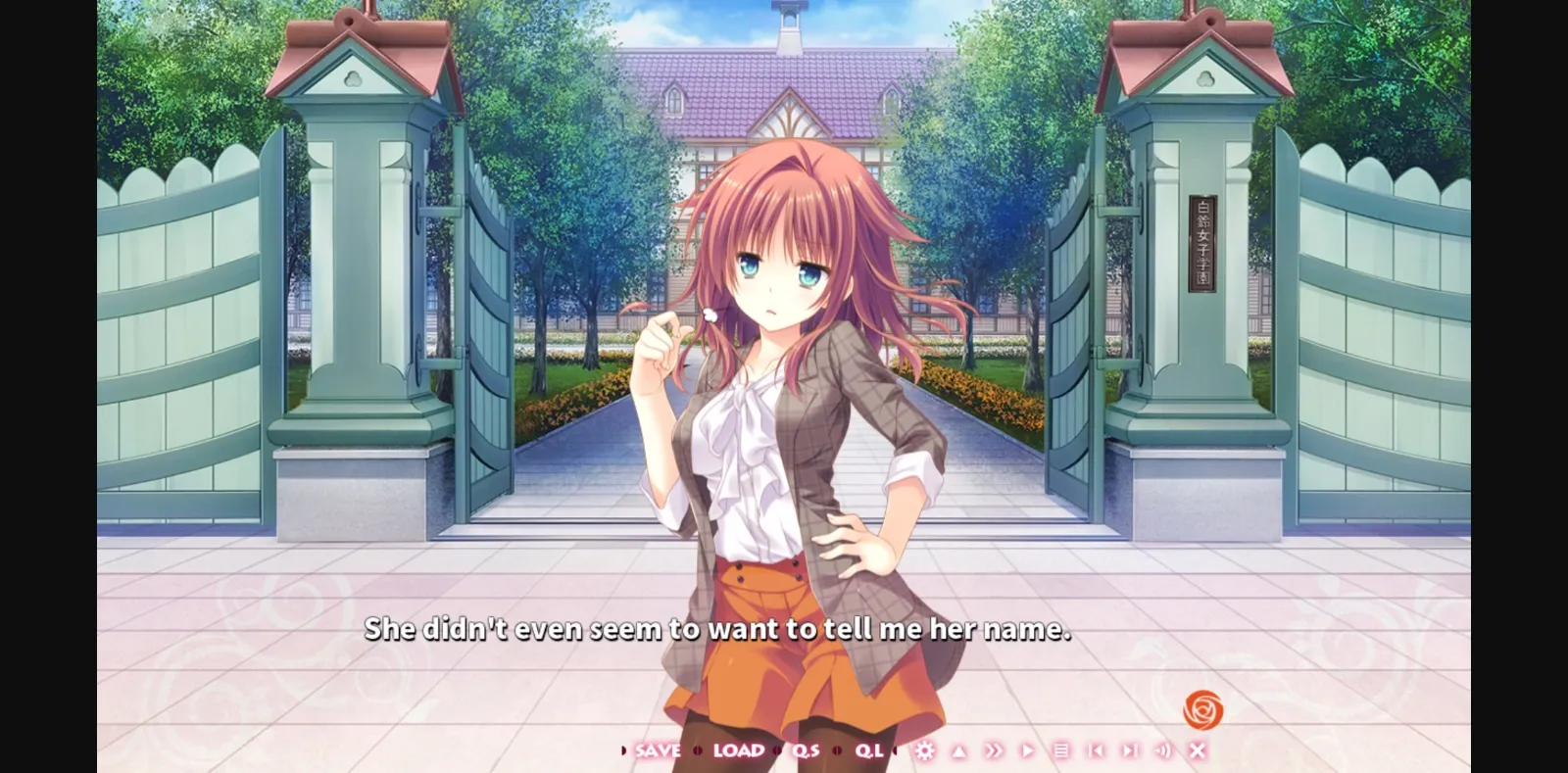Quick load using the Q.L option
This screenshot has width=1568, height=773.
868,750
